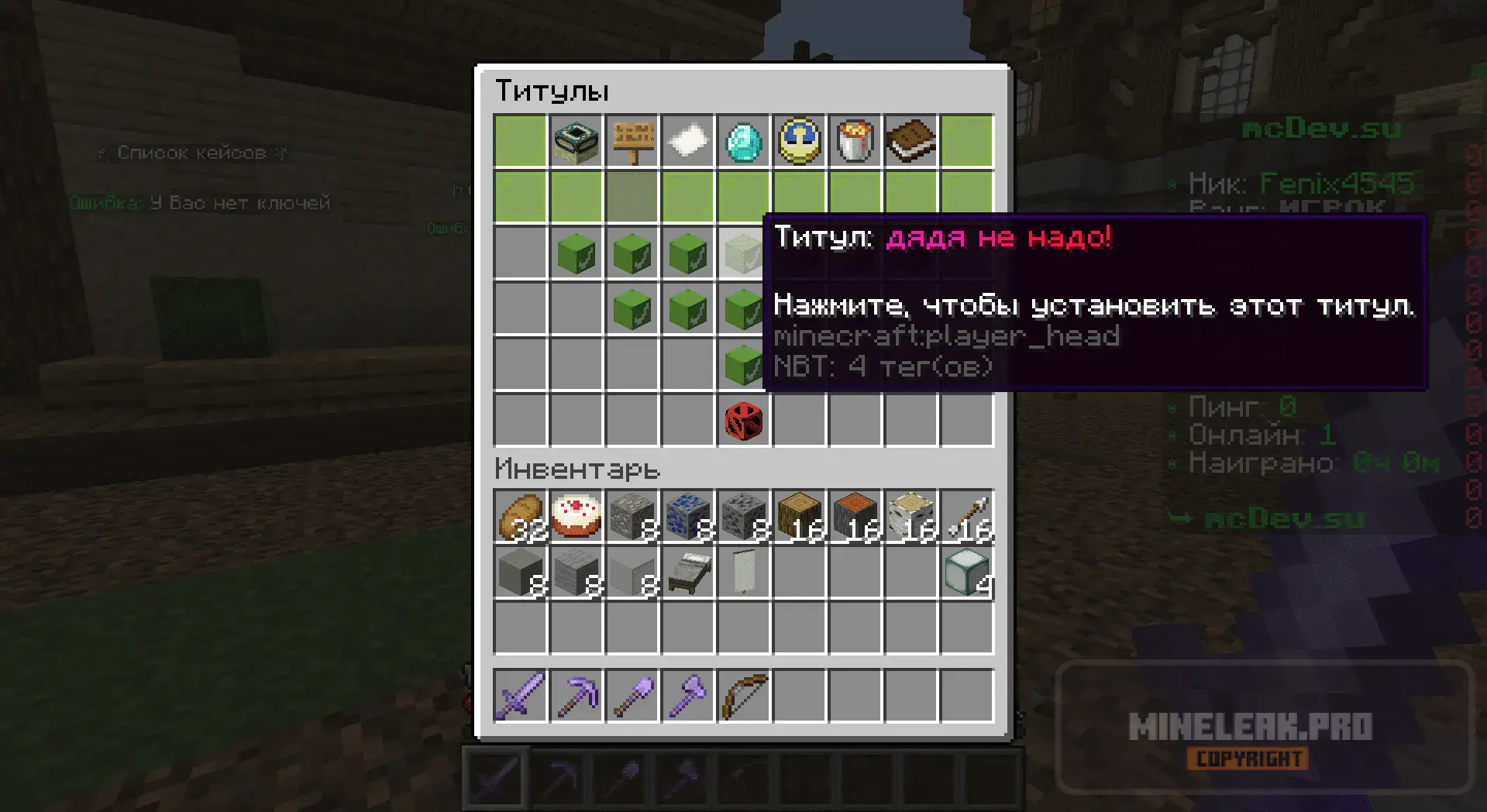1487x812 pixels.
Task: Select the white banner item
Action: coord(744,573)
